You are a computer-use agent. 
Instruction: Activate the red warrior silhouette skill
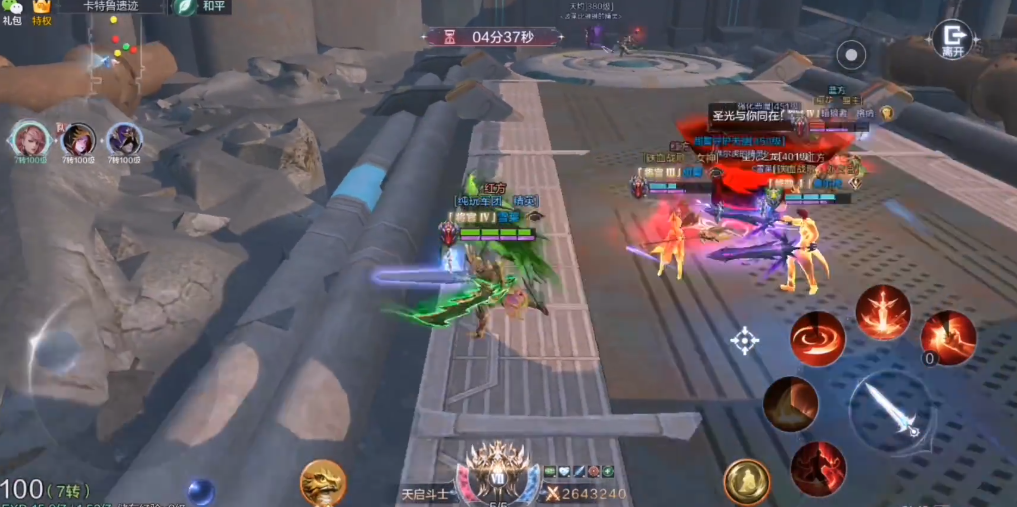[x=818, y=469]
